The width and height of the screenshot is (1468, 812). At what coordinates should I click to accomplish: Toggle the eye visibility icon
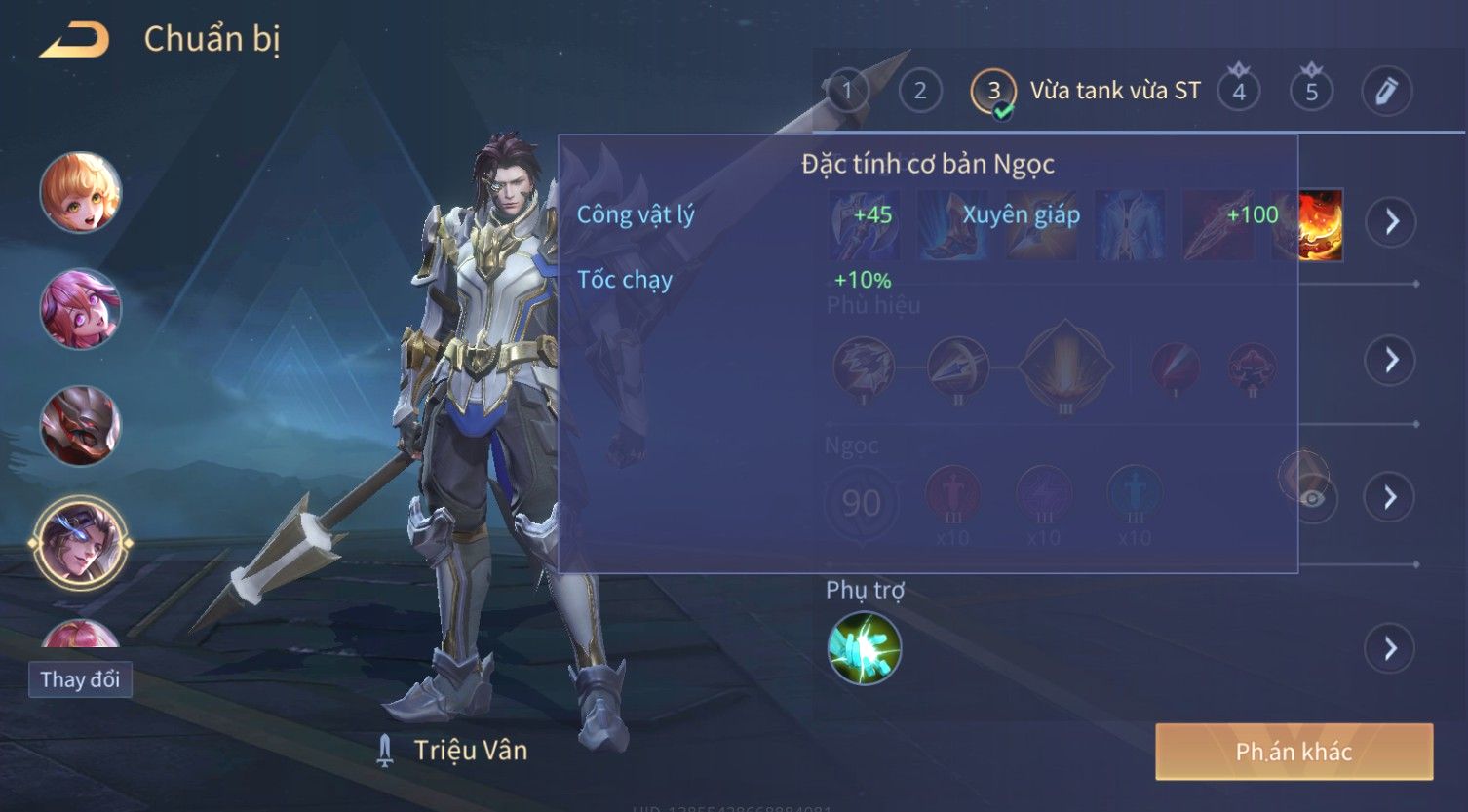[x=1313, y=499]
